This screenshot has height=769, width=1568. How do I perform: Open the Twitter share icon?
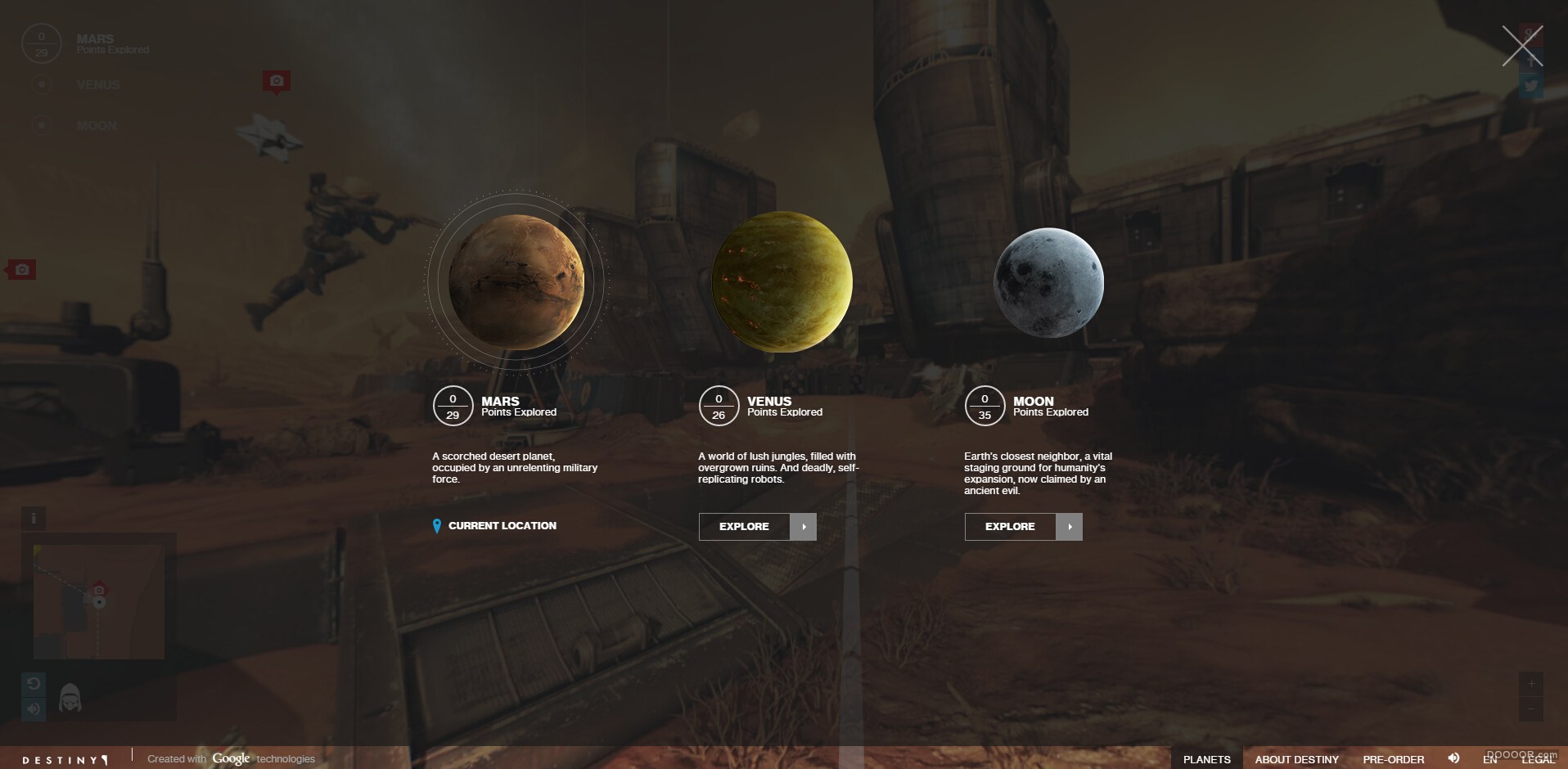[x=1530, y=85]
